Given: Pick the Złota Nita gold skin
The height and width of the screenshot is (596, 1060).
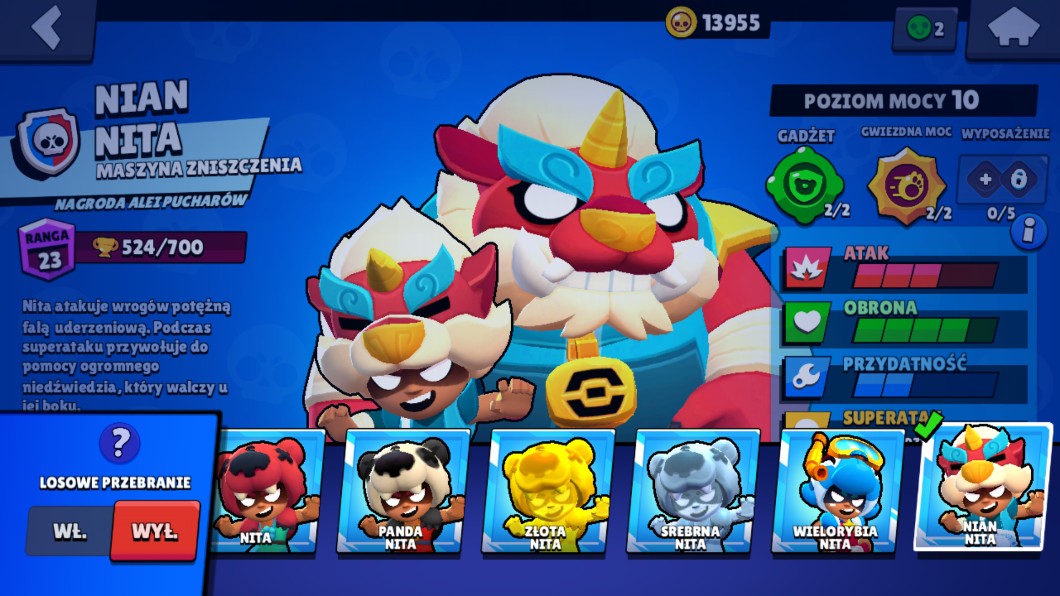Looking at the screenshot, I should pos(547,492).
